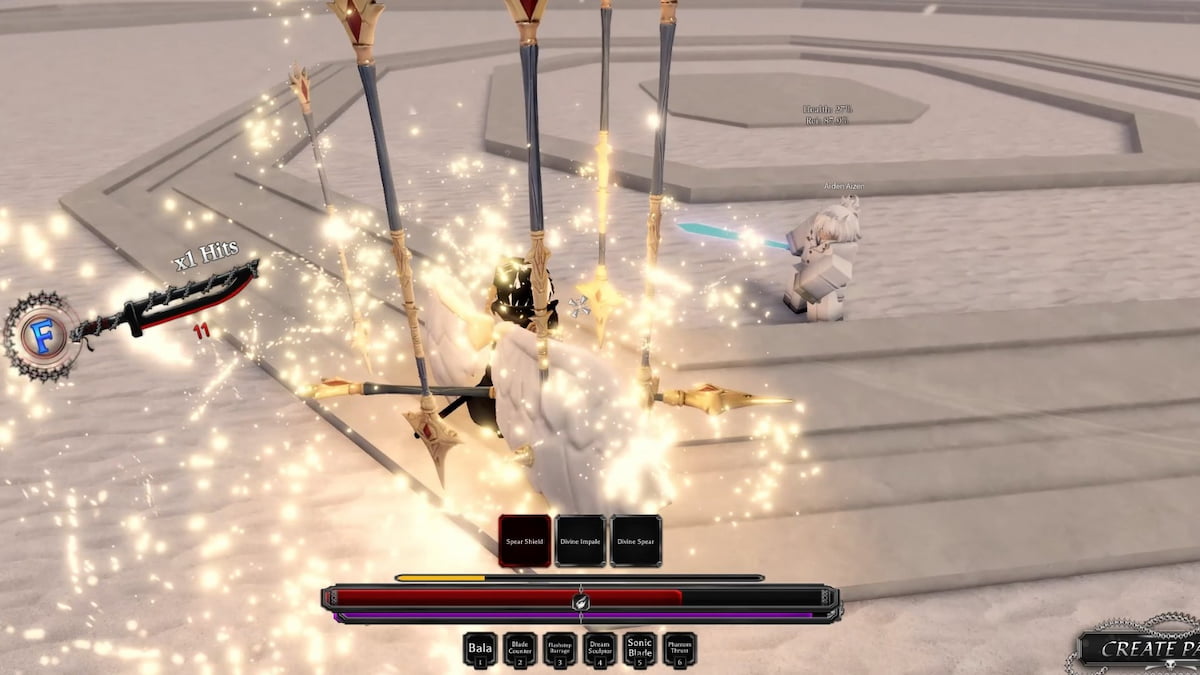The image size is (1200, 675).
Task: Choose the Bala hotbar slot
Action: pos(480,650)
